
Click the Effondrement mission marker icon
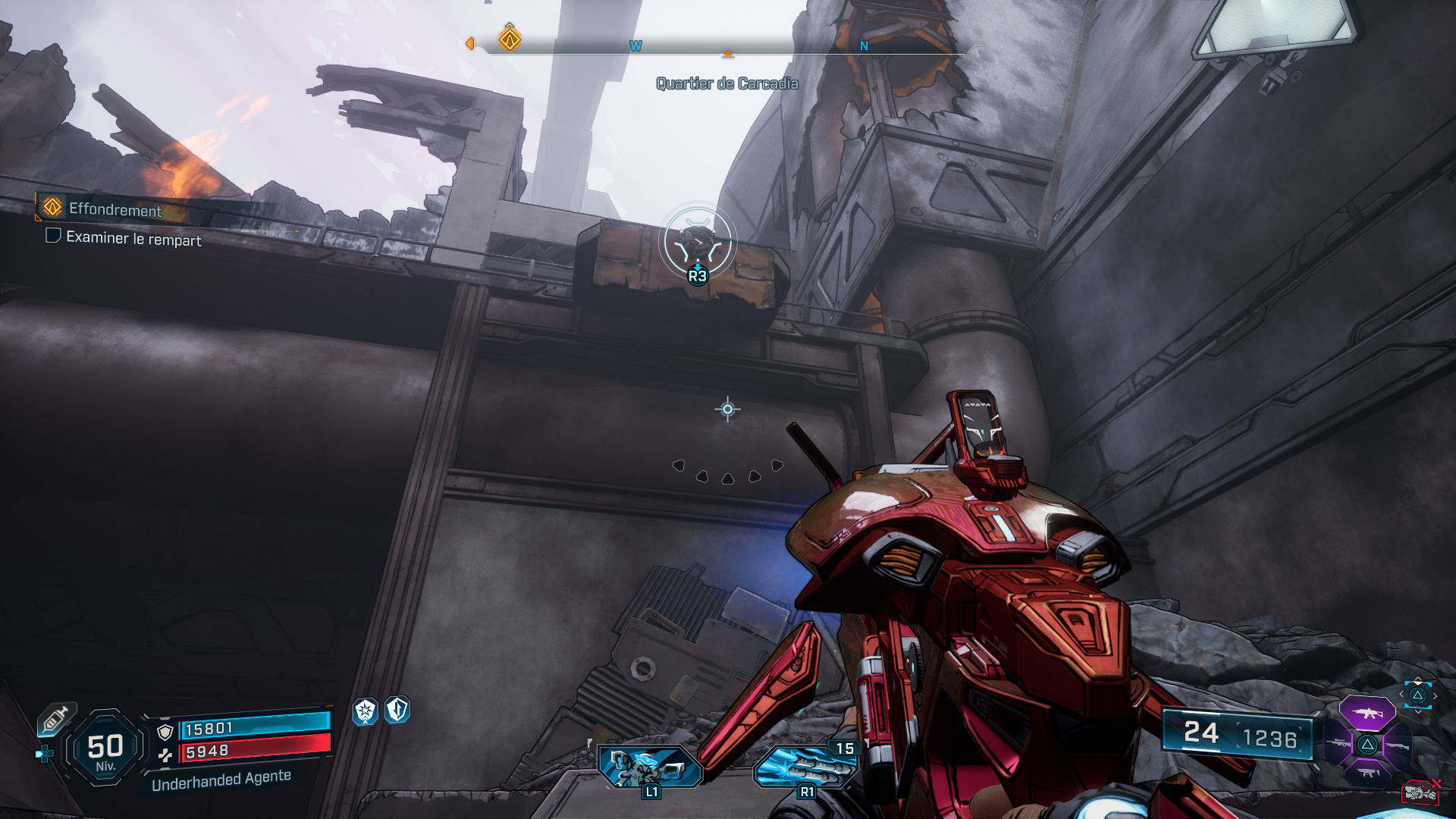[50, 209]
